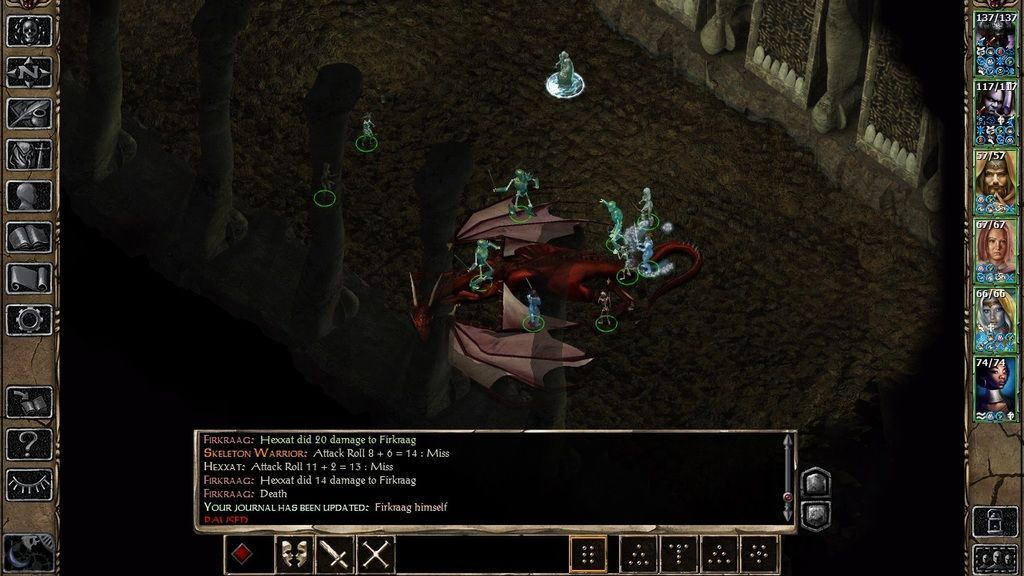
Task: Choose the crossed swords action button
Action: (x=376, y=554)
